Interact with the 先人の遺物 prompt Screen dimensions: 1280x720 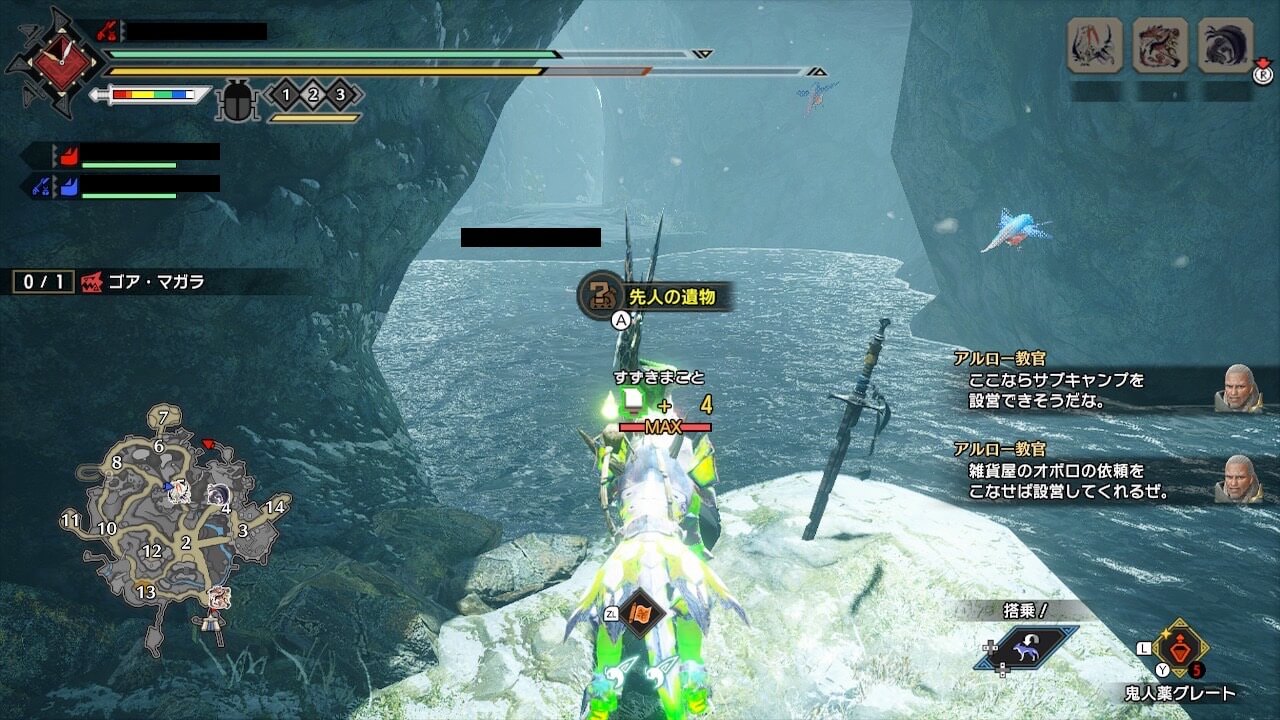tap(656, 296)
